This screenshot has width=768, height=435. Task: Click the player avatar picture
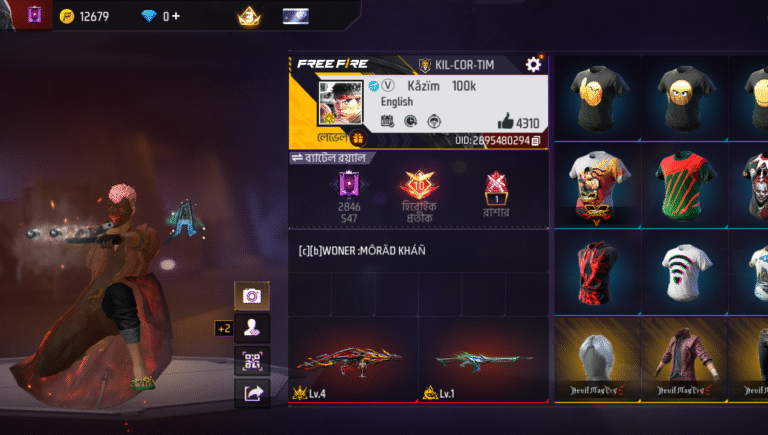[x=340, y=103]
